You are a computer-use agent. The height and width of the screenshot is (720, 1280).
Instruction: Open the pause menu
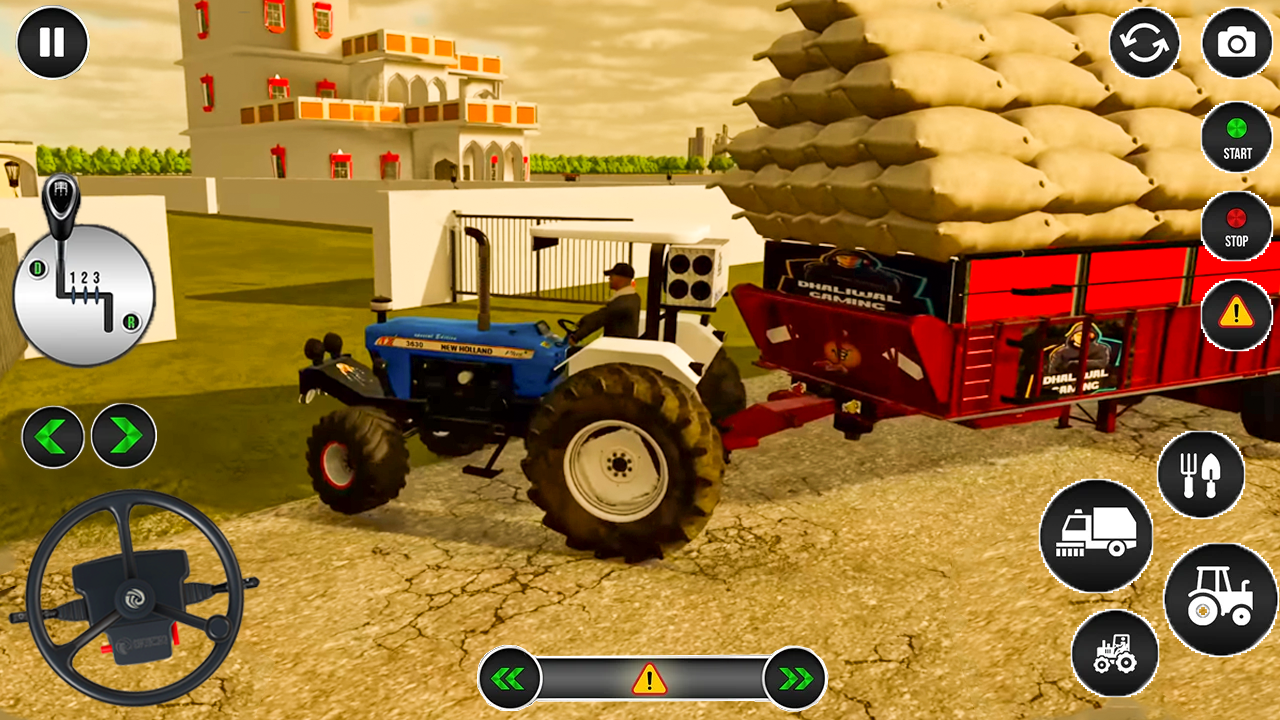pos(52,42)
